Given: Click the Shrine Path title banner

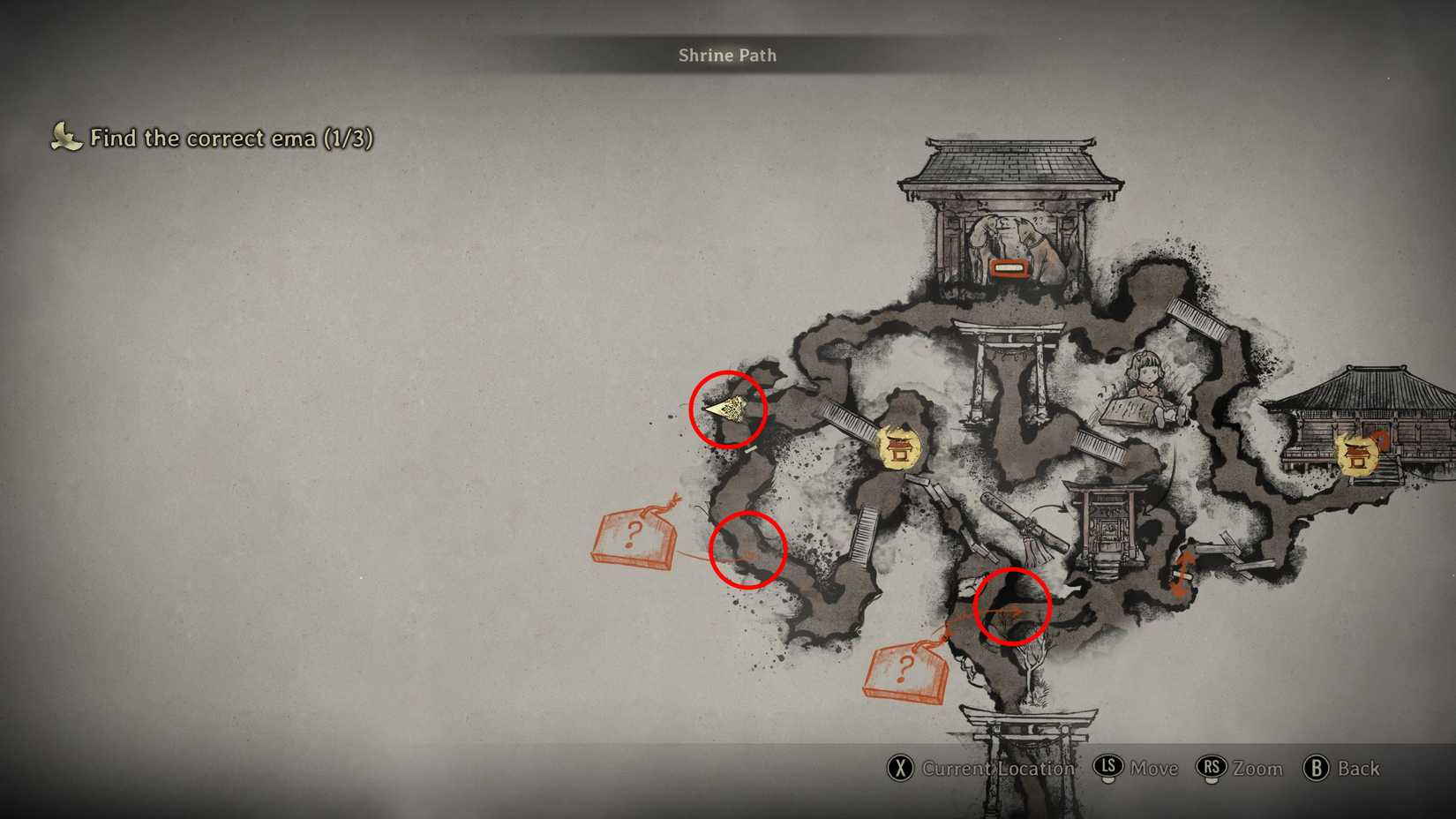Looking at the screenshot, I should [727, 55].
